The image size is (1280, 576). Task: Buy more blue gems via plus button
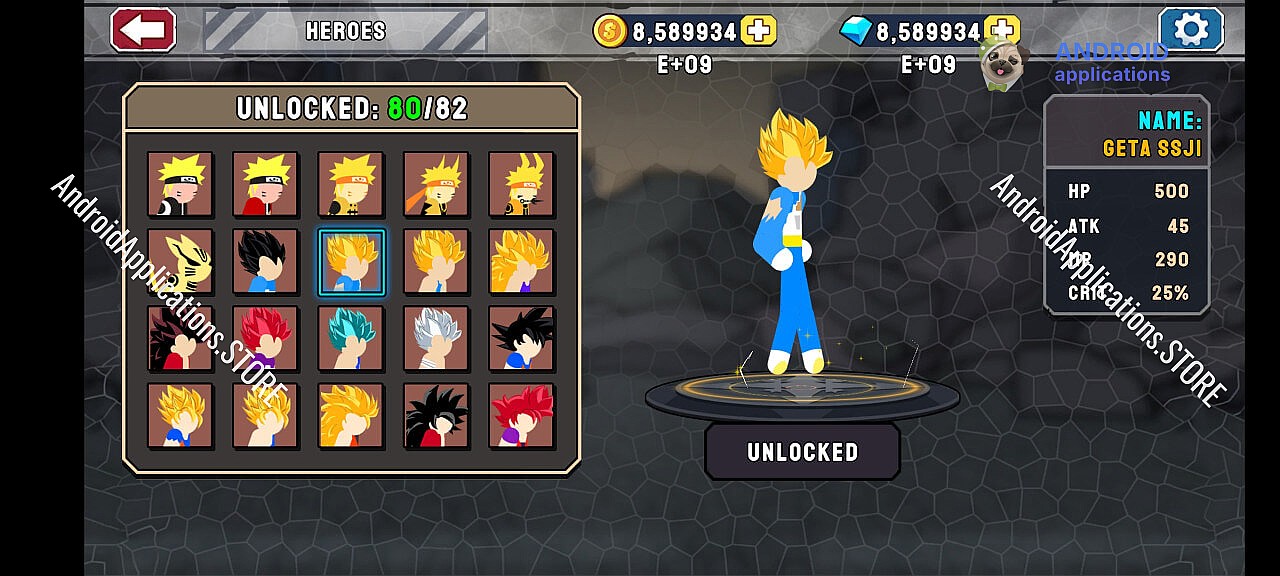coord(1001,31)
